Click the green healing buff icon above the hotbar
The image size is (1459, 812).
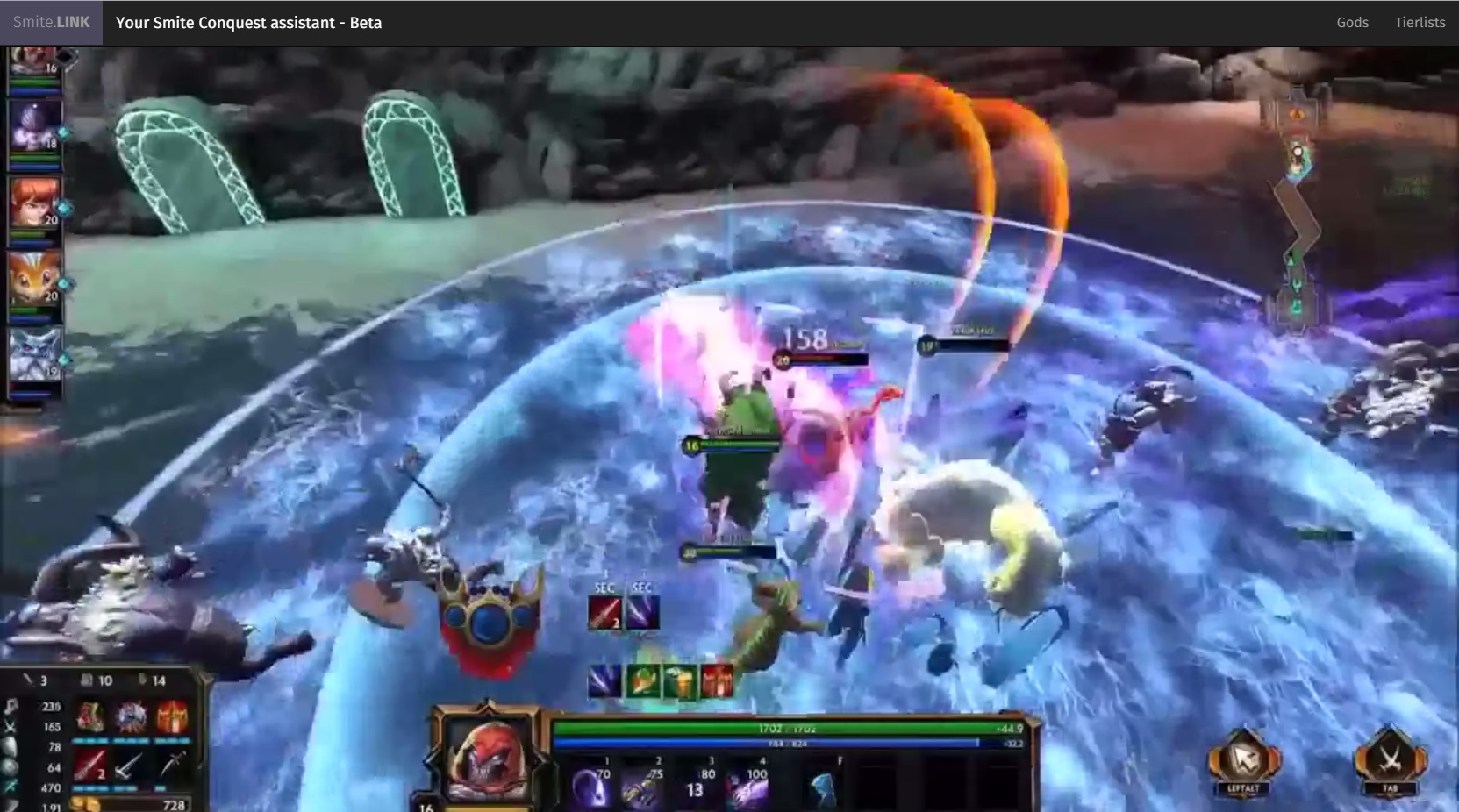click(641, 680)
